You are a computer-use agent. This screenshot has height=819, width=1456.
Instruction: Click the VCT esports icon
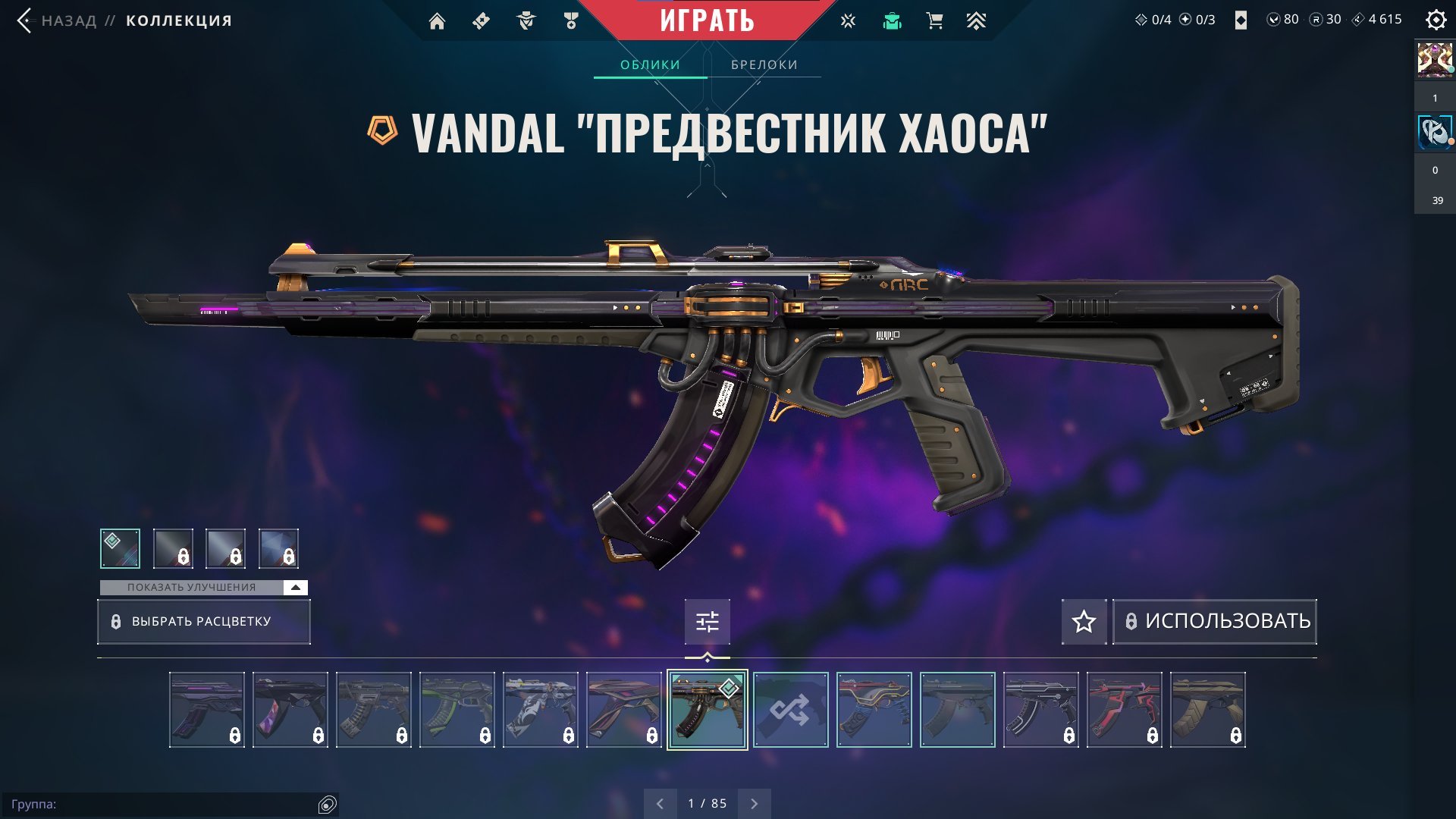coord(847,20)
